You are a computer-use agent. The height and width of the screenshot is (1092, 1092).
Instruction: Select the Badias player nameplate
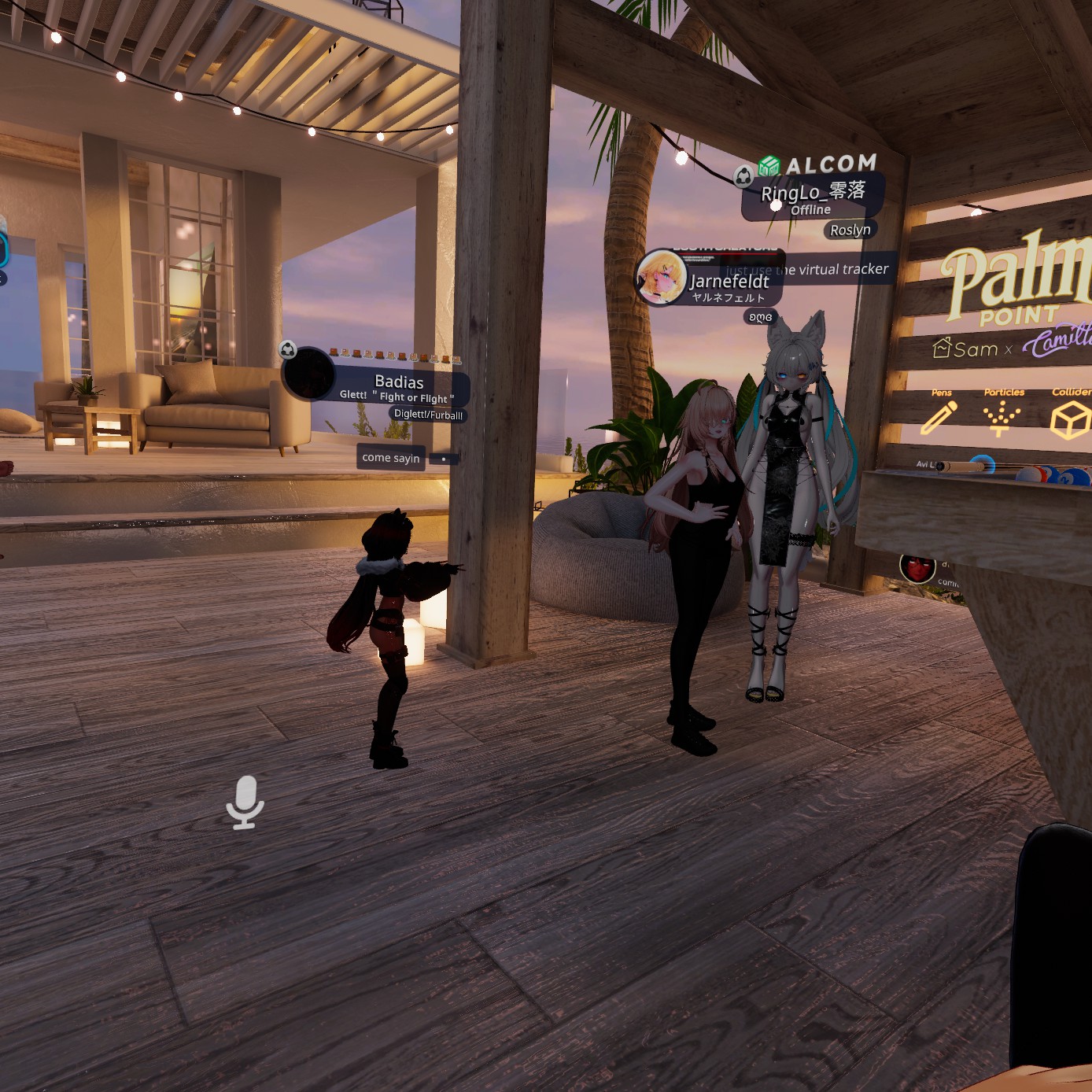coord(399,382)
